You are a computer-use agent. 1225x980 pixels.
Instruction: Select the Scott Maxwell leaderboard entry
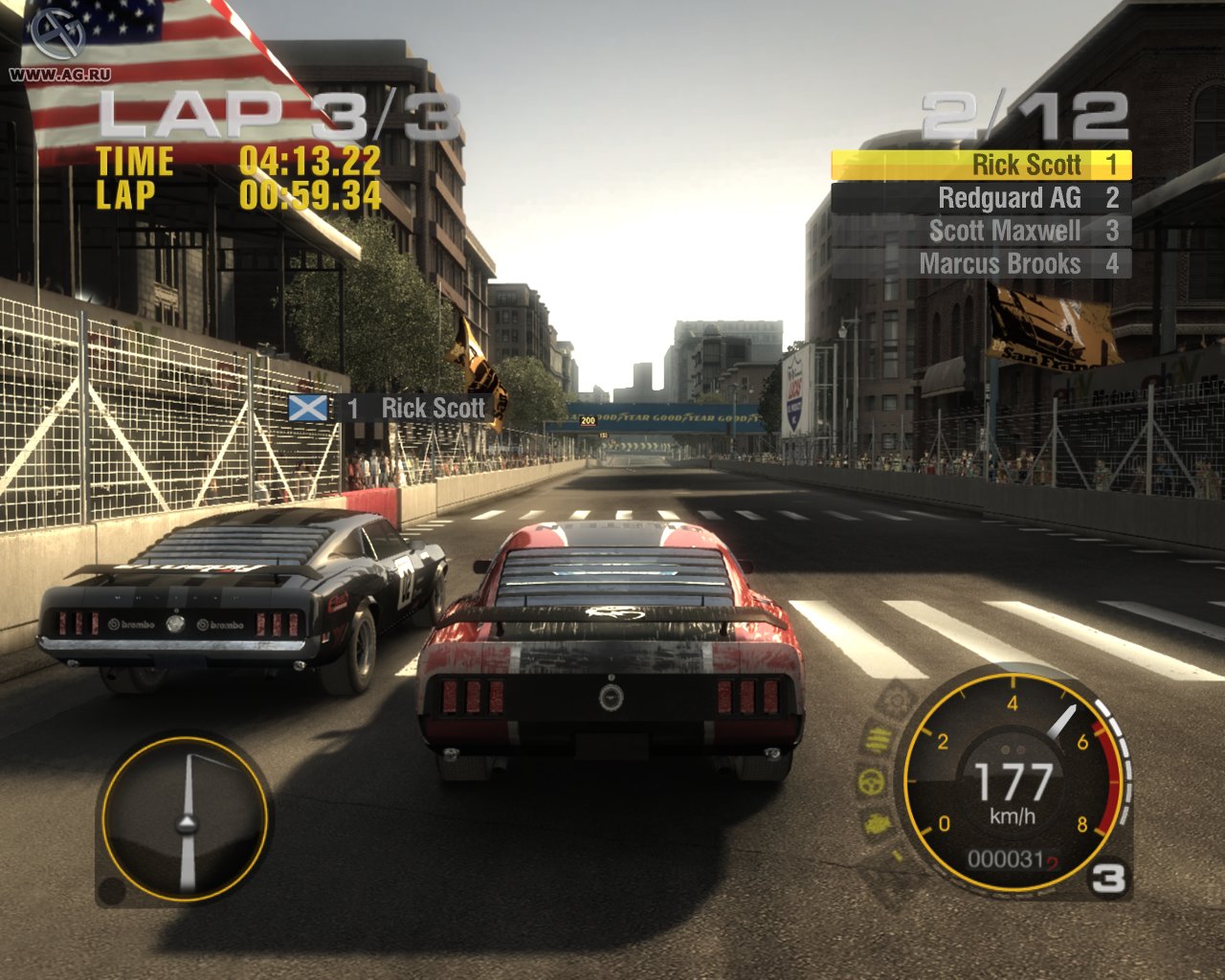coord(981,231)
